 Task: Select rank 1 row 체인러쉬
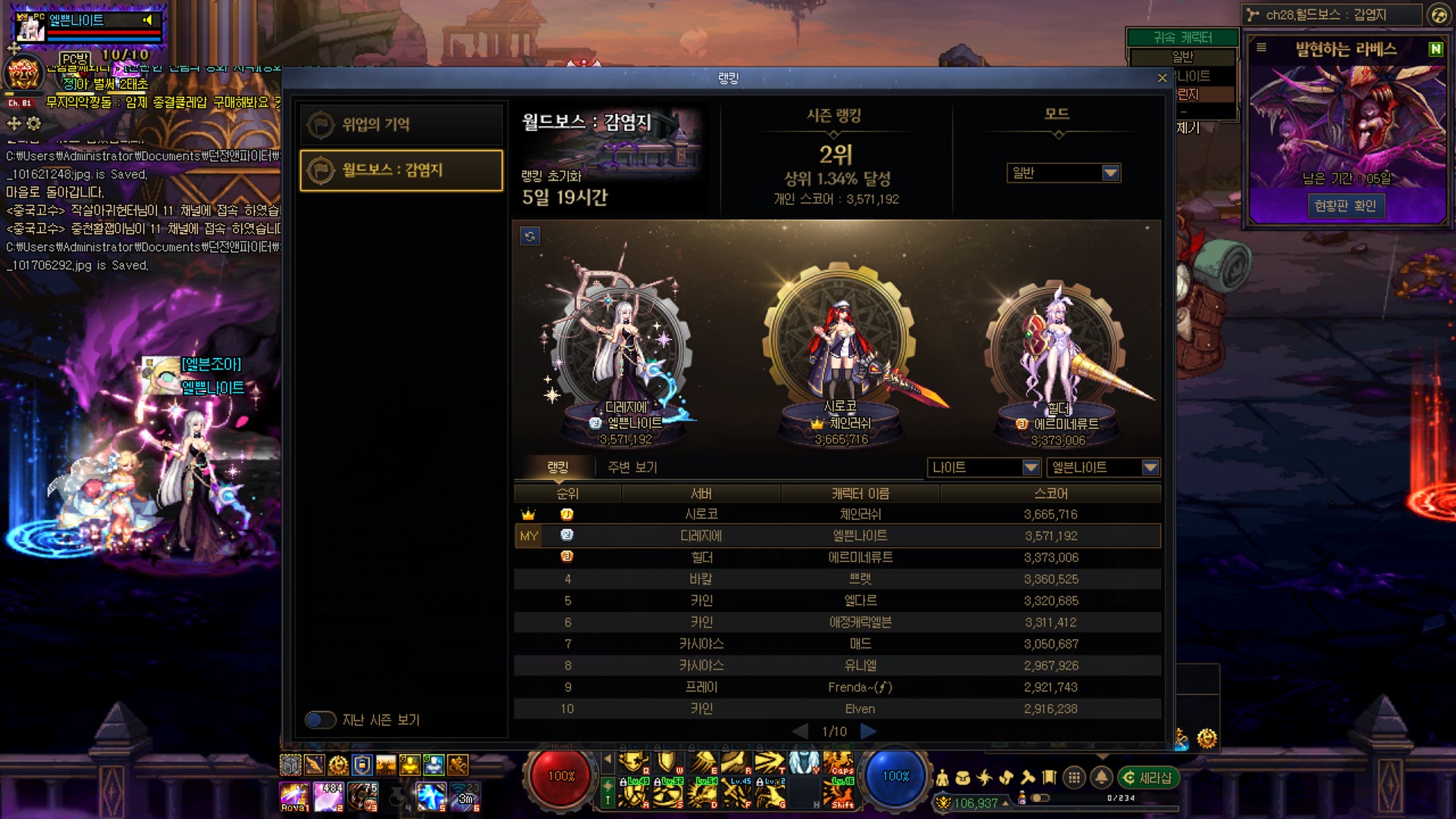[837, 514]
